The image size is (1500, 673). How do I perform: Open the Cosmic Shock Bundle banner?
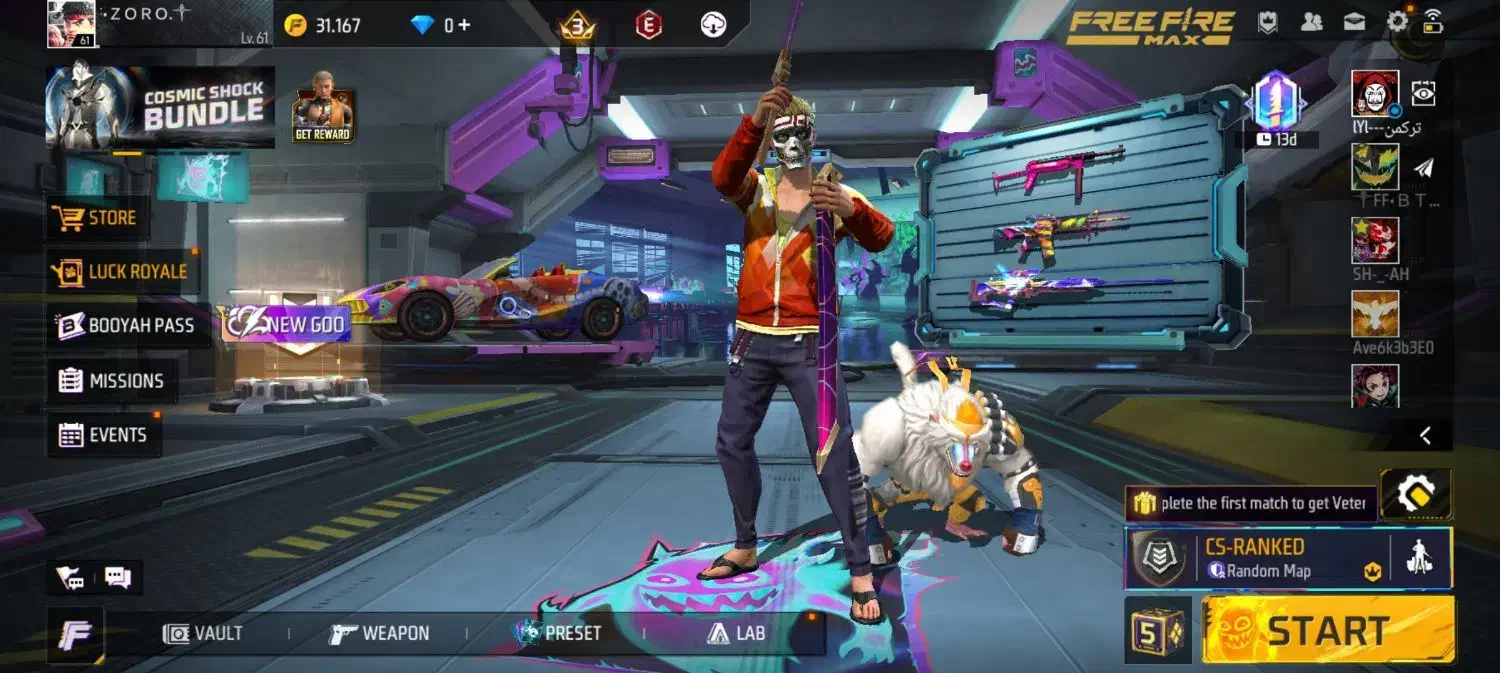point(160,108)
